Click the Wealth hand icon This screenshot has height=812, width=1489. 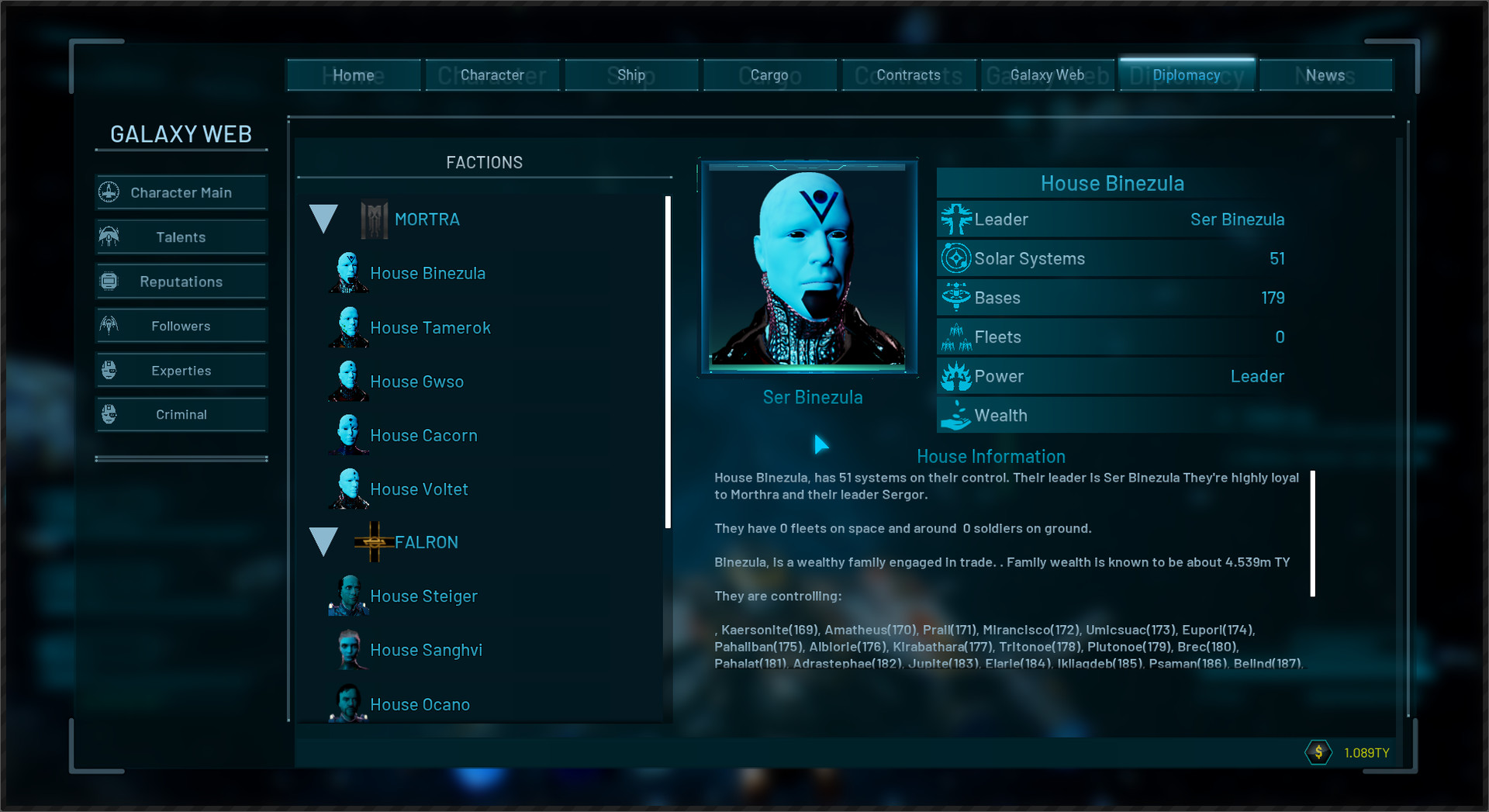click(956, 415)
